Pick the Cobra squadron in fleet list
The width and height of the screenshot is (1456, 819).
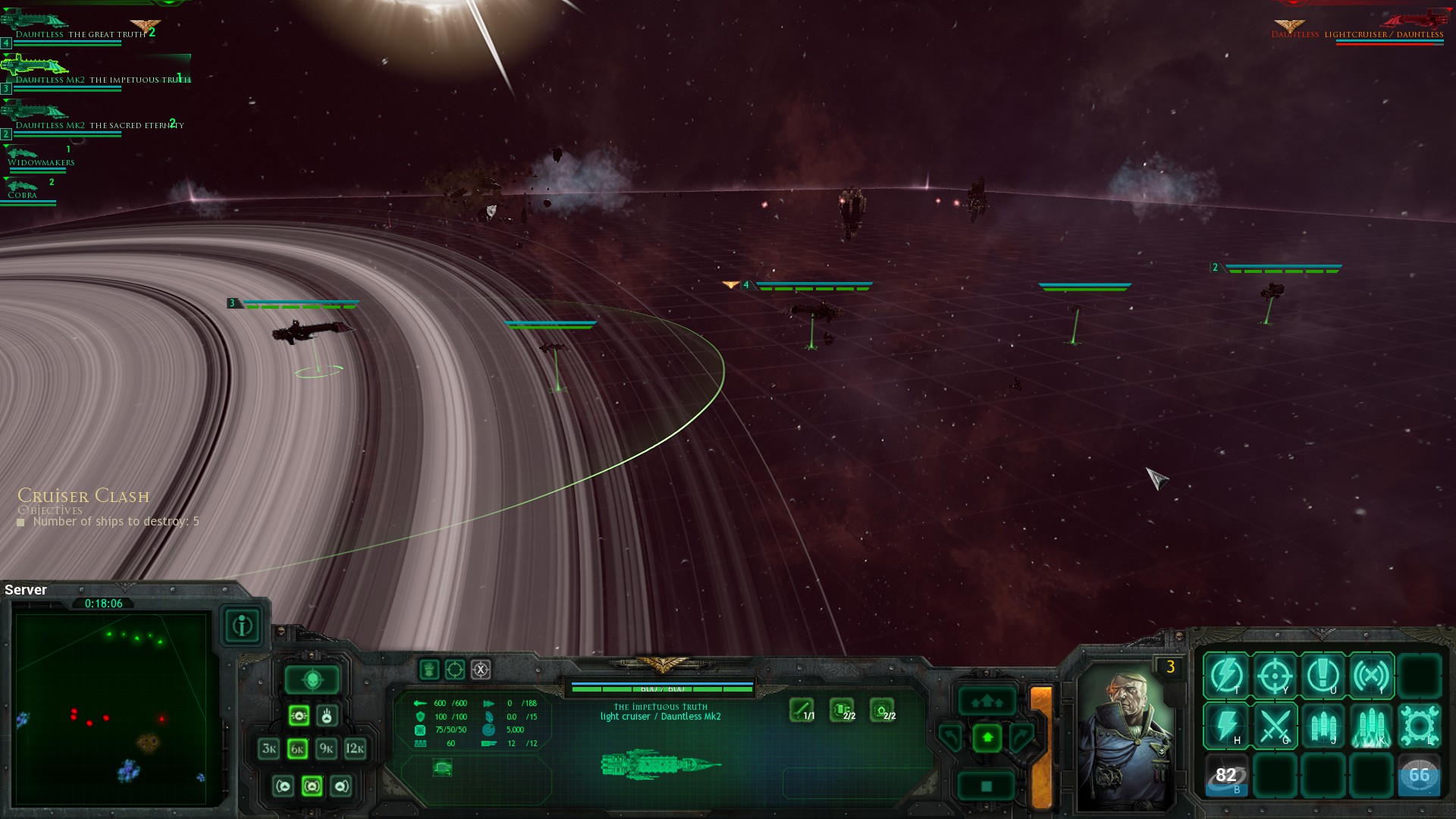(23, 194)
